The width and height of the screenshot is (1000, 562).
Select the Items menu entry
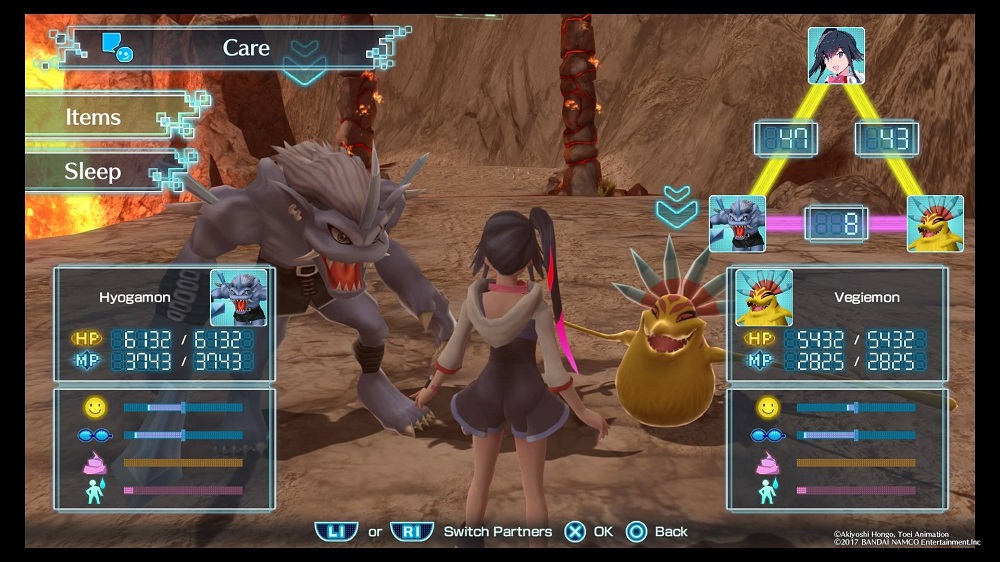(x=95, y=117)
